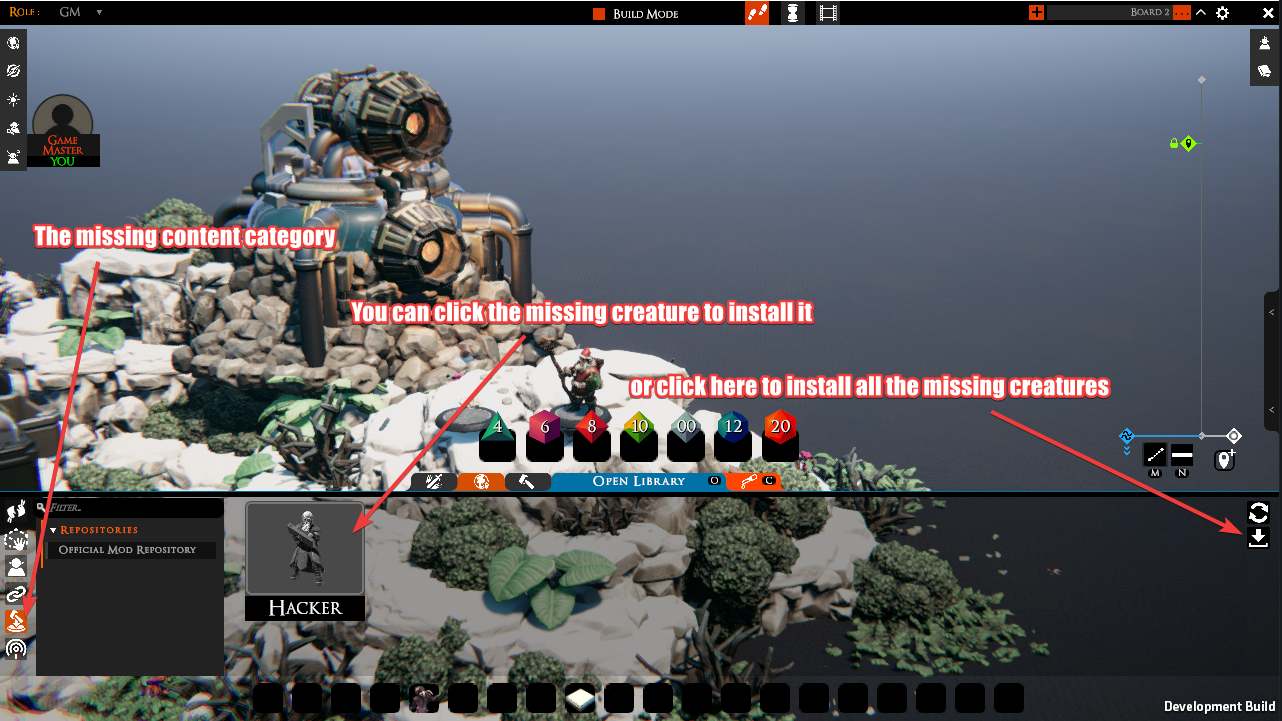1282x721 pixels.
Task: Toggle the sun lighting icon
Action: coord(13,100)
